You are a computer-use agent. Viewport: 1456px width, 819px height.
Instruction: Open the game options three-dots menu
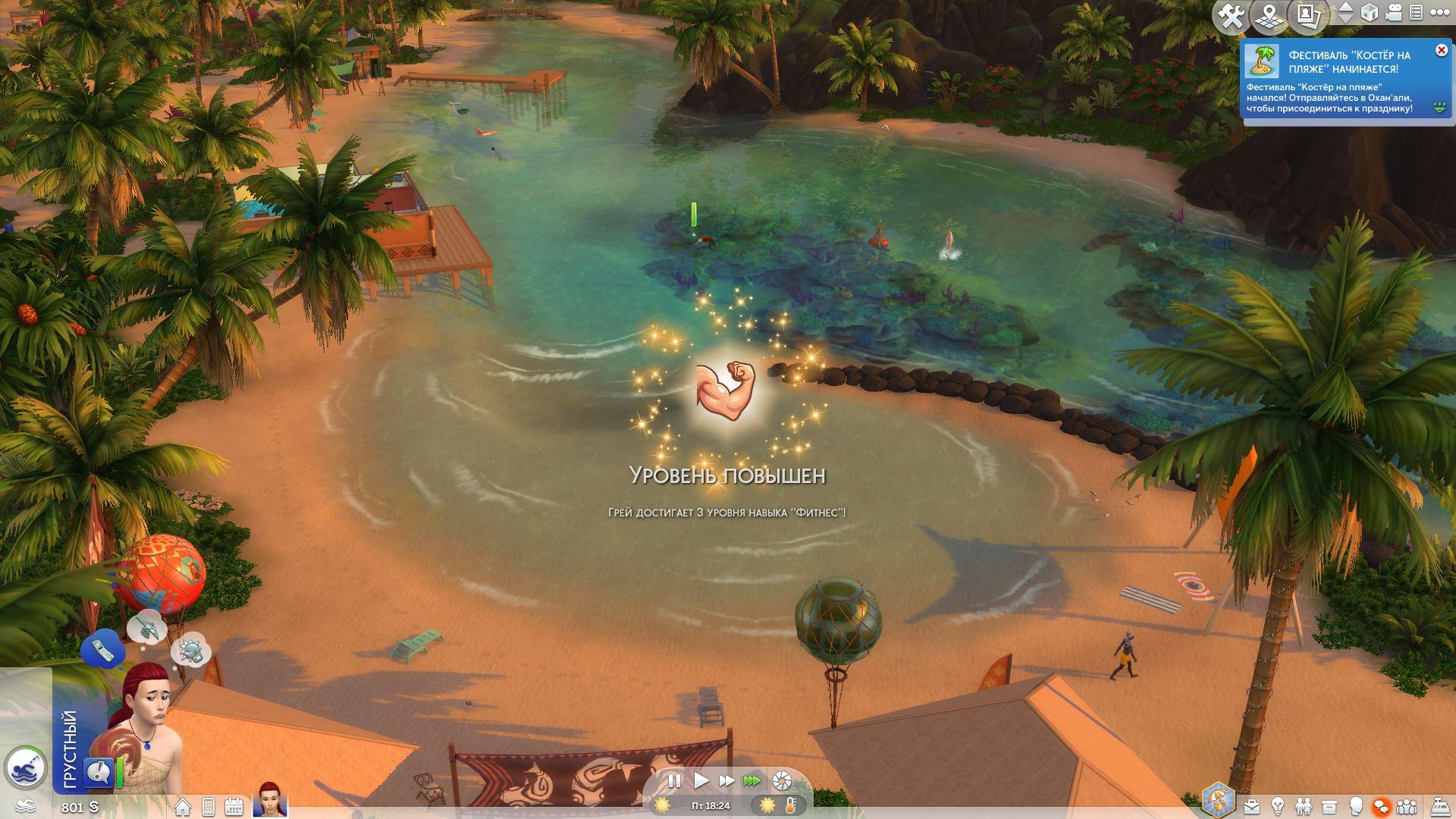[x=1439, y=13]
